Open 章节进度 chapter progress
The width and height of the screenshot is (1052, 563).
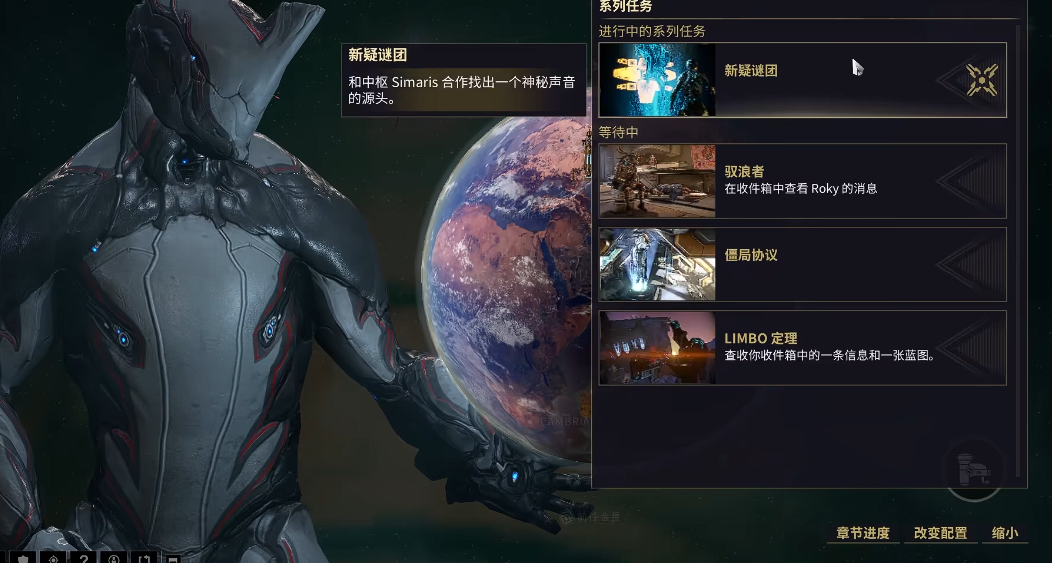[x=863, y=533]
